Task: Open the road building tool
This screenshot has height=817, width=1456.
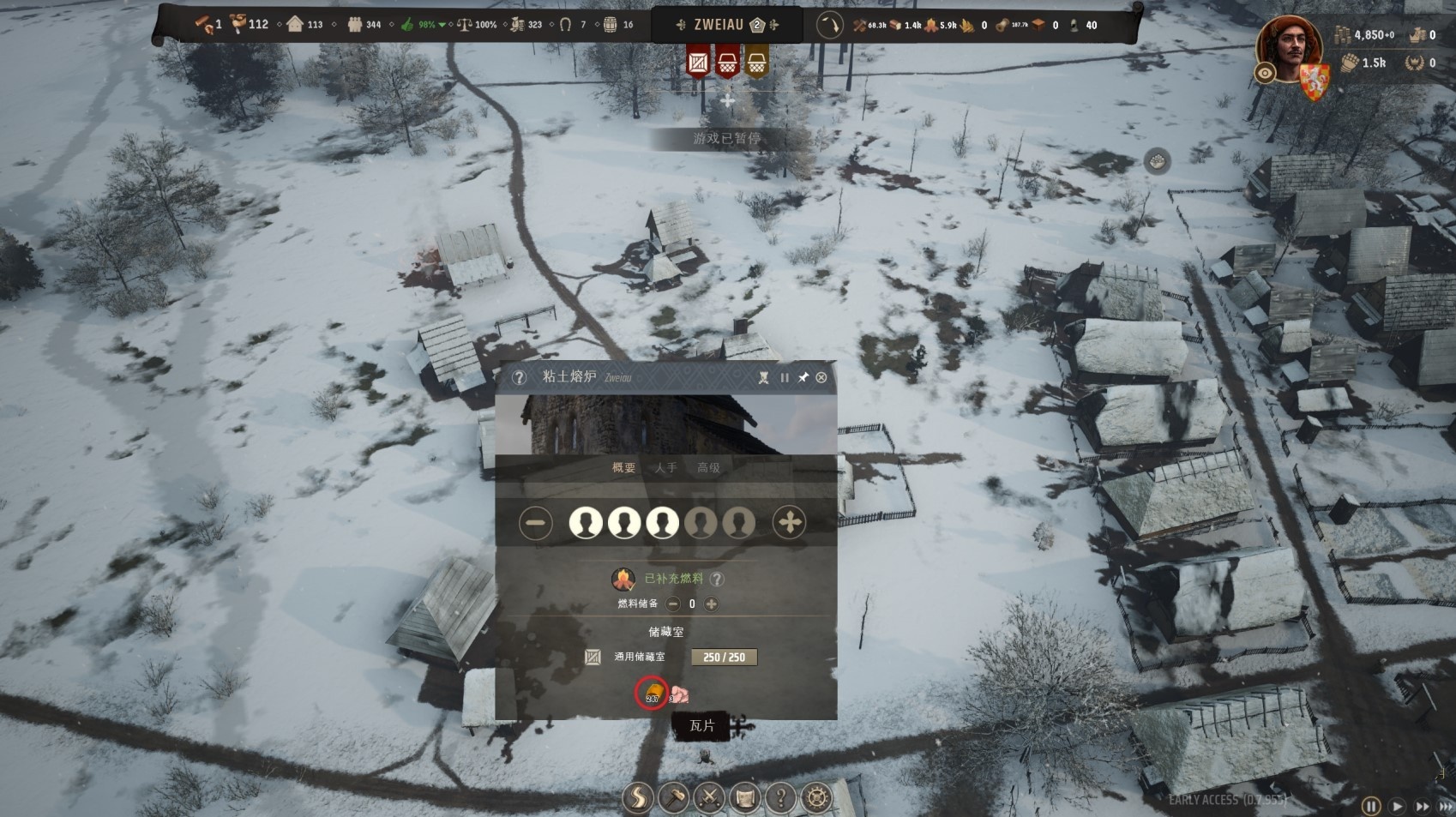Action: point(638,798)
